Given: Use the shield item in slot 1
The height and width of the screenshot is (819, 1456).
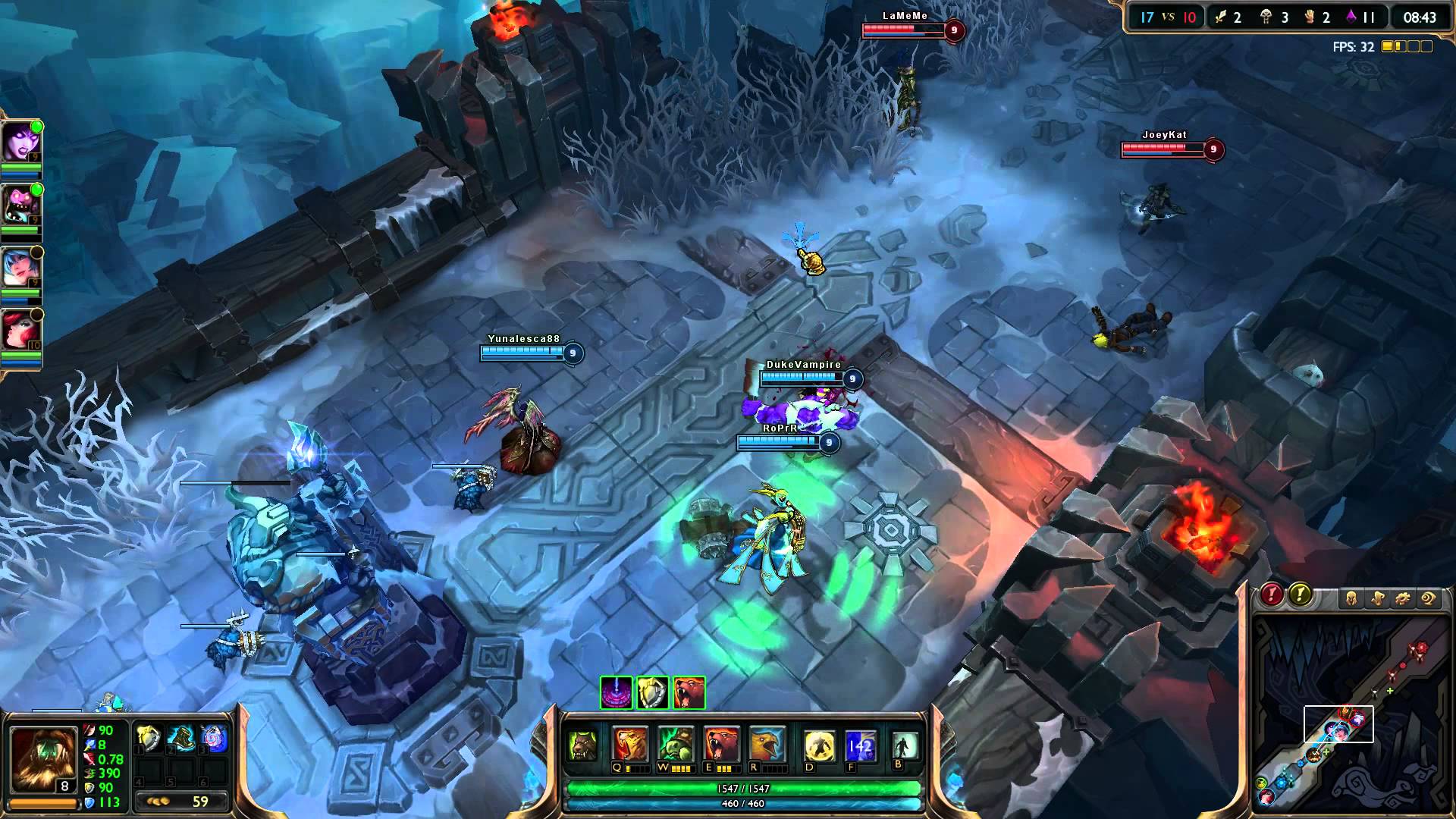Looking at the screenshot, I should coord(149,739).
